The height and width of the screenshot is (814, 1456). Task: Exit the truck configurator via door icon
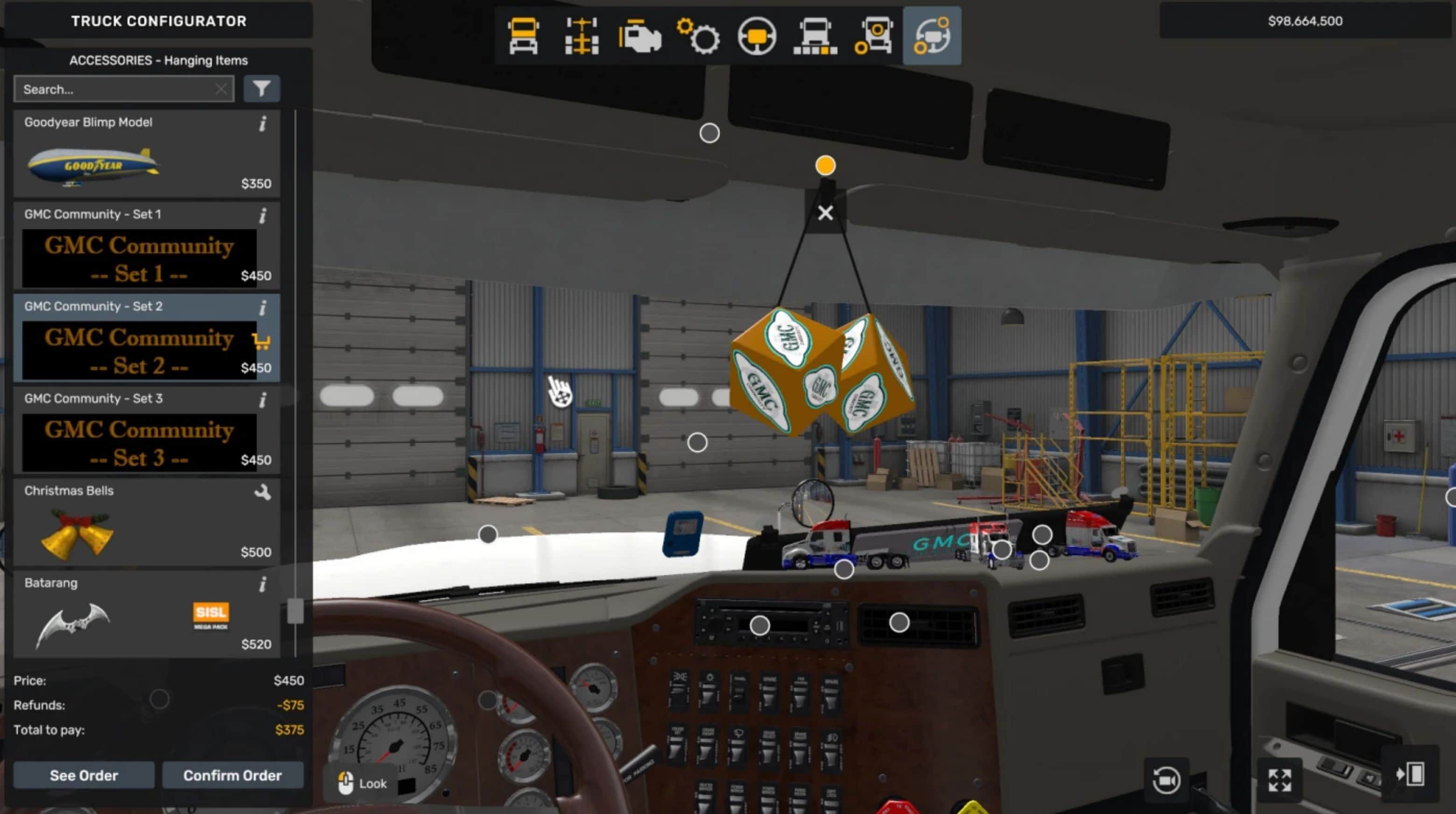pos(1410,774)
